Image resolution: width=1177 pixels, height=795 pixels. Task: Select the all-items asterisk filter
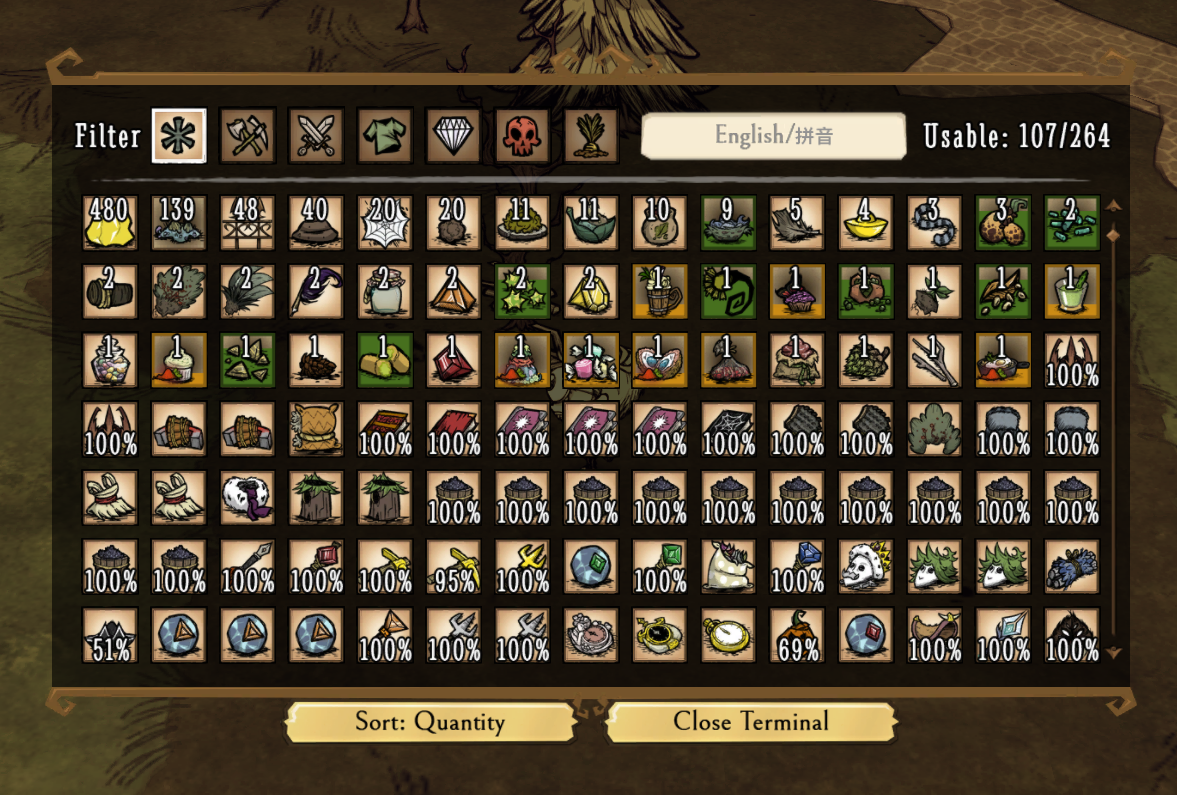179,136
